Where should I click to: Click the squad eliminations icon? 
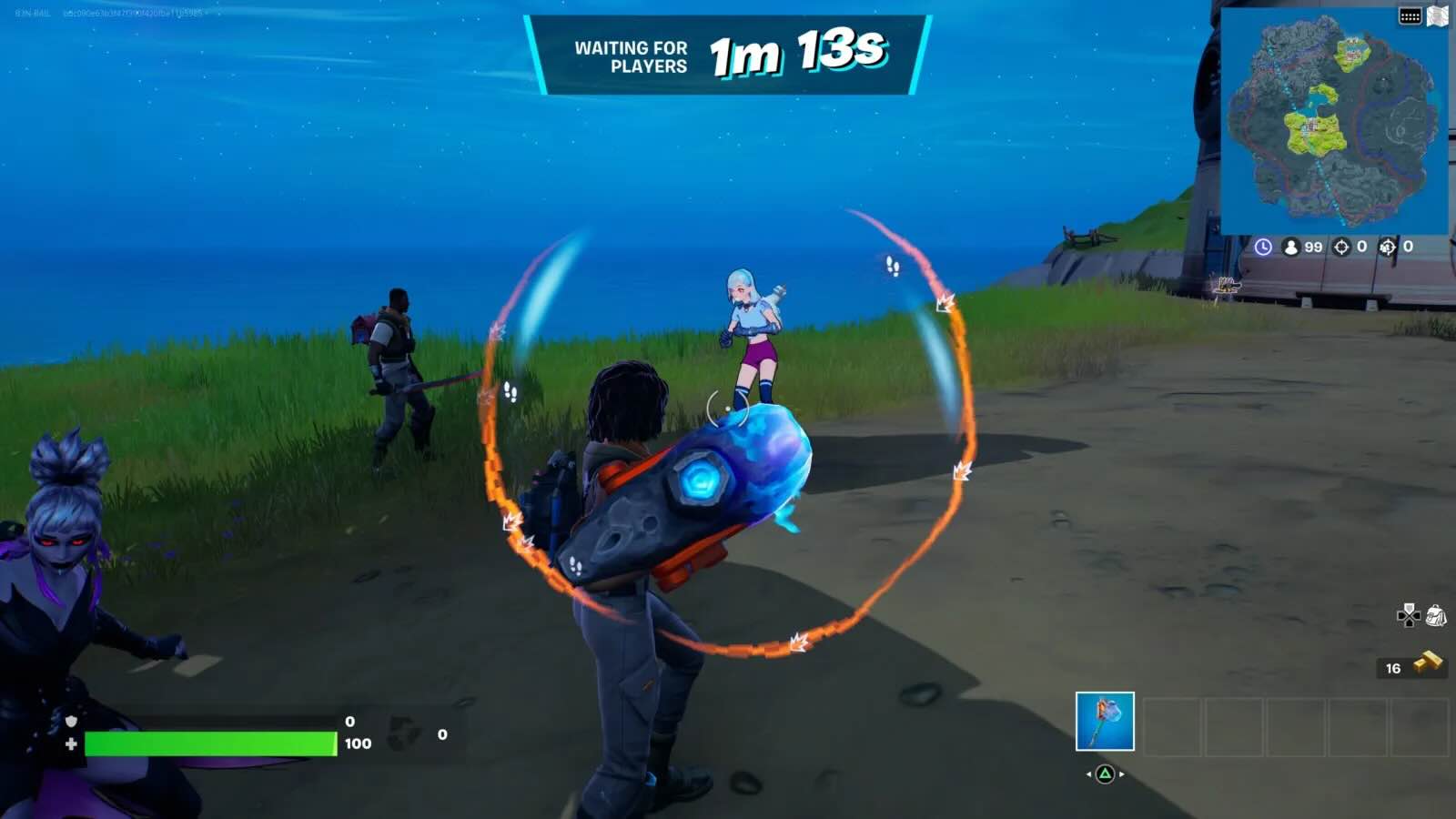tap(1386, 248)
